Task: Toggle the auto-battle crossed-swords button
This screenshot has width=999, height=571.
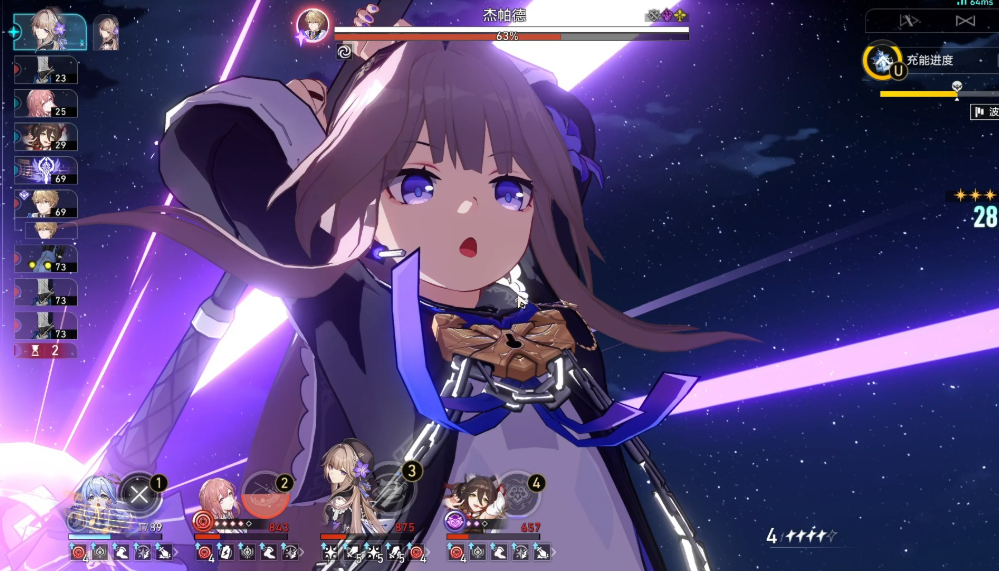Action: [909, 21]
